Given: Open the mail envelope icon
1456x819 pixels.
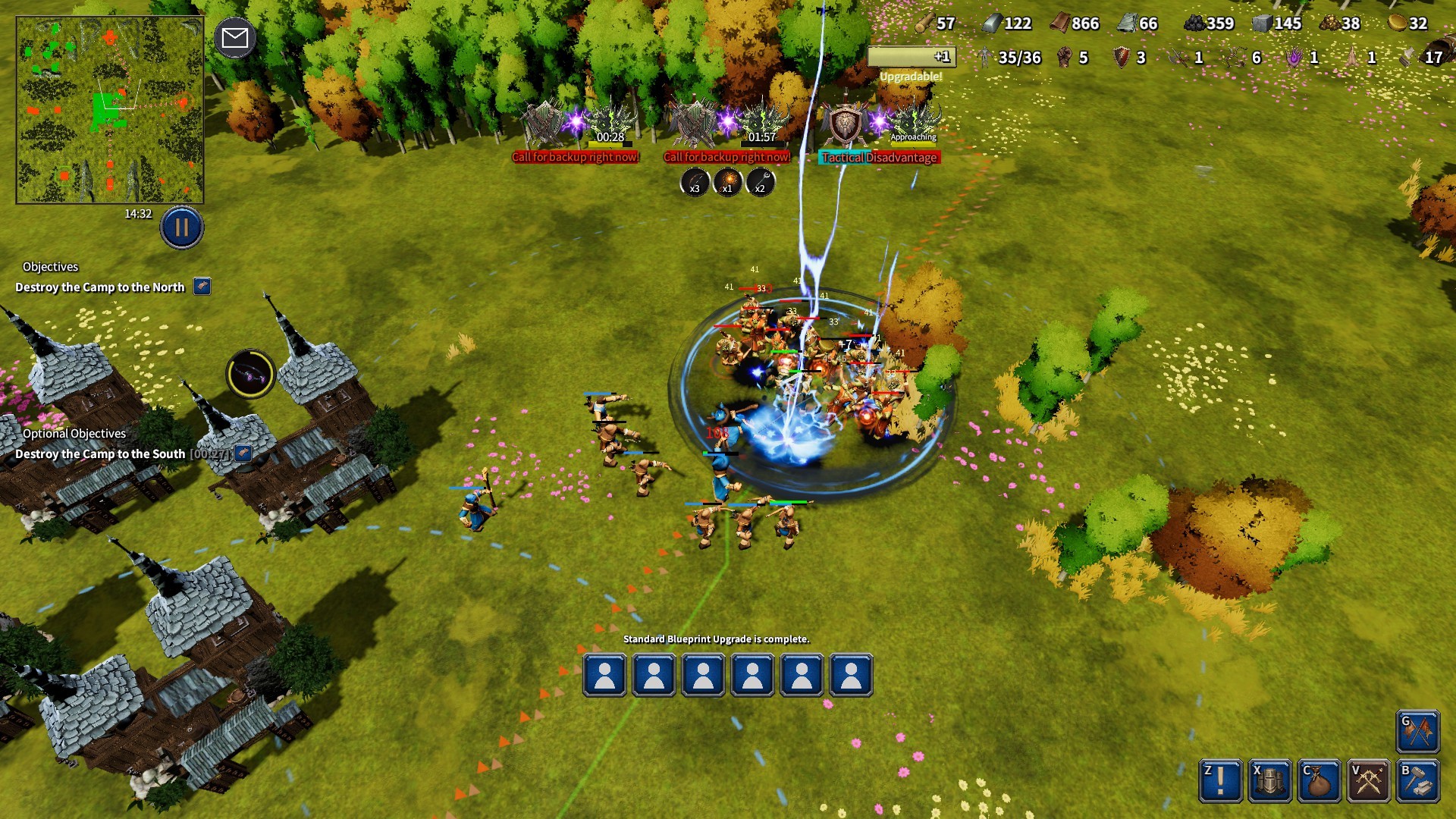Looking at the screenshot, I should [x=236, y=36].
